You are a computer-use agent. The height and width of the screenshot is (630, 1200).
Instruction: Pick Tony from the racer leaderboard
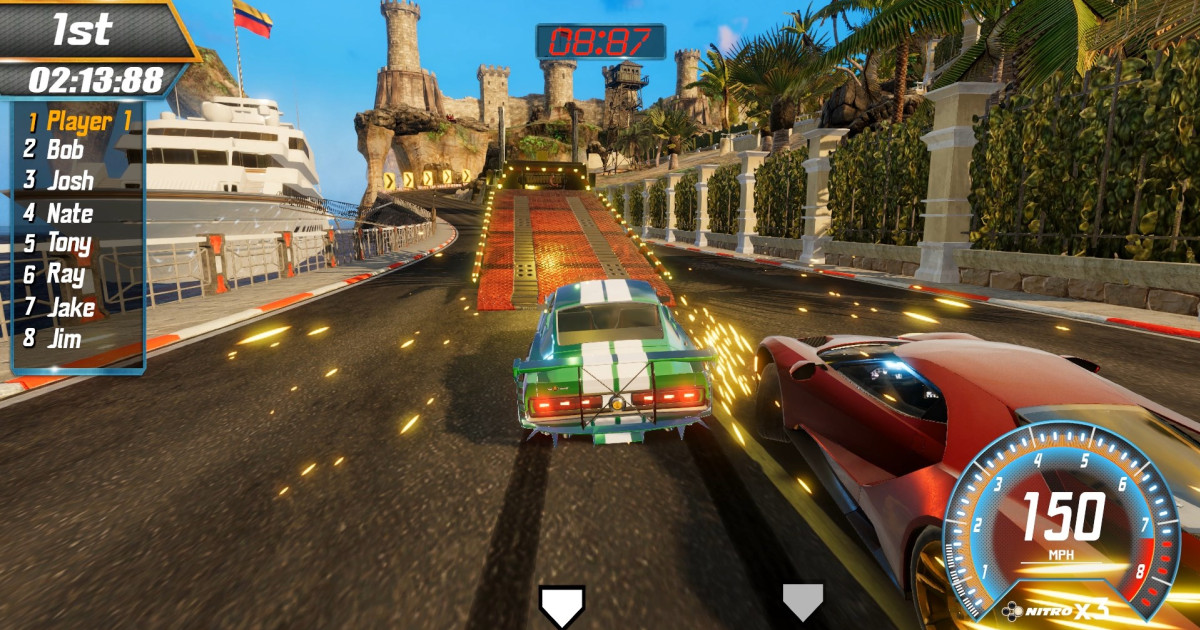(69, 243)
